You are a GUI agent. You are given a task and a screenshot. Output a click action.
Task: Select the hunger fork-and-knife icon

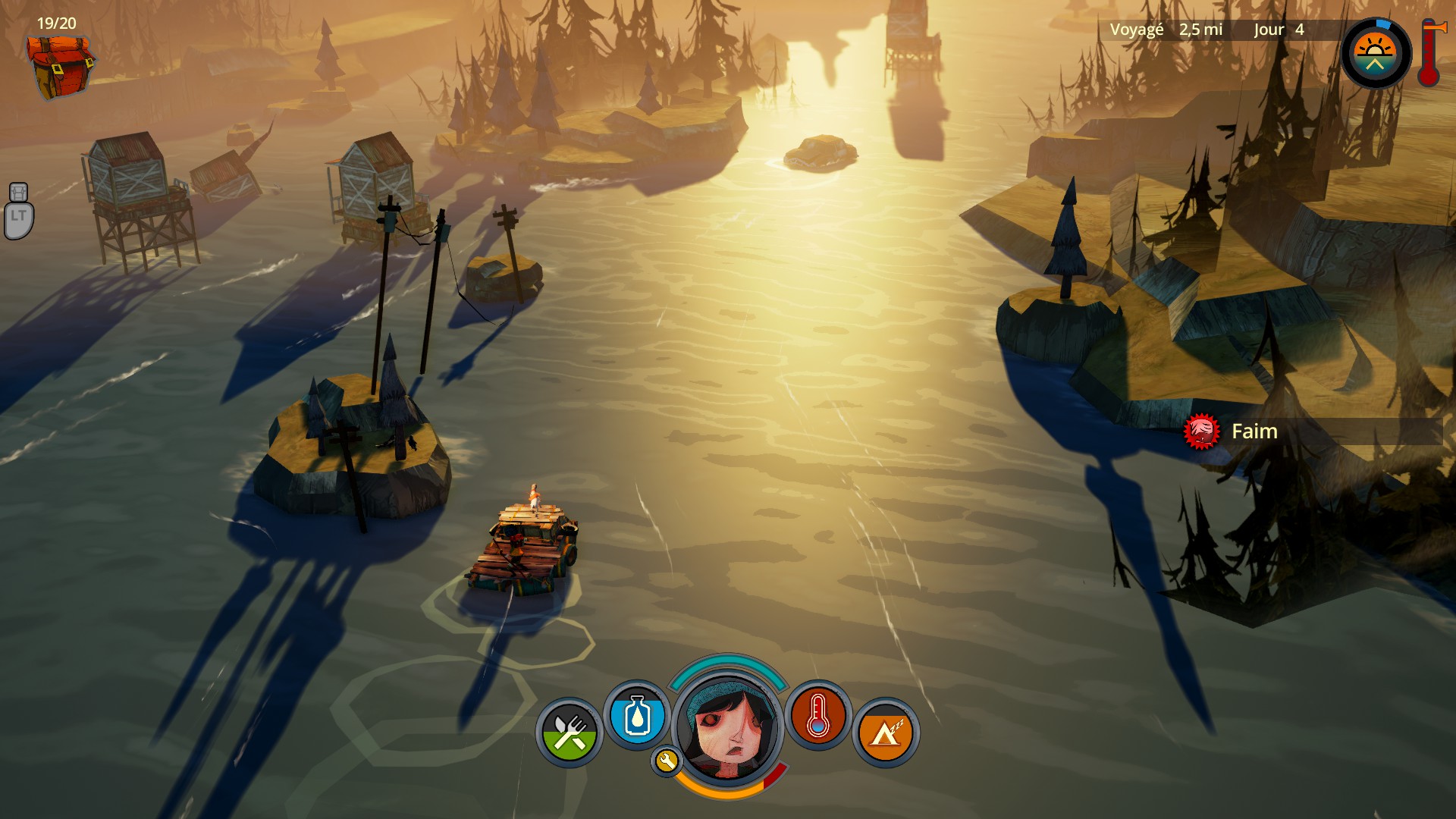[x=570, y=733]
